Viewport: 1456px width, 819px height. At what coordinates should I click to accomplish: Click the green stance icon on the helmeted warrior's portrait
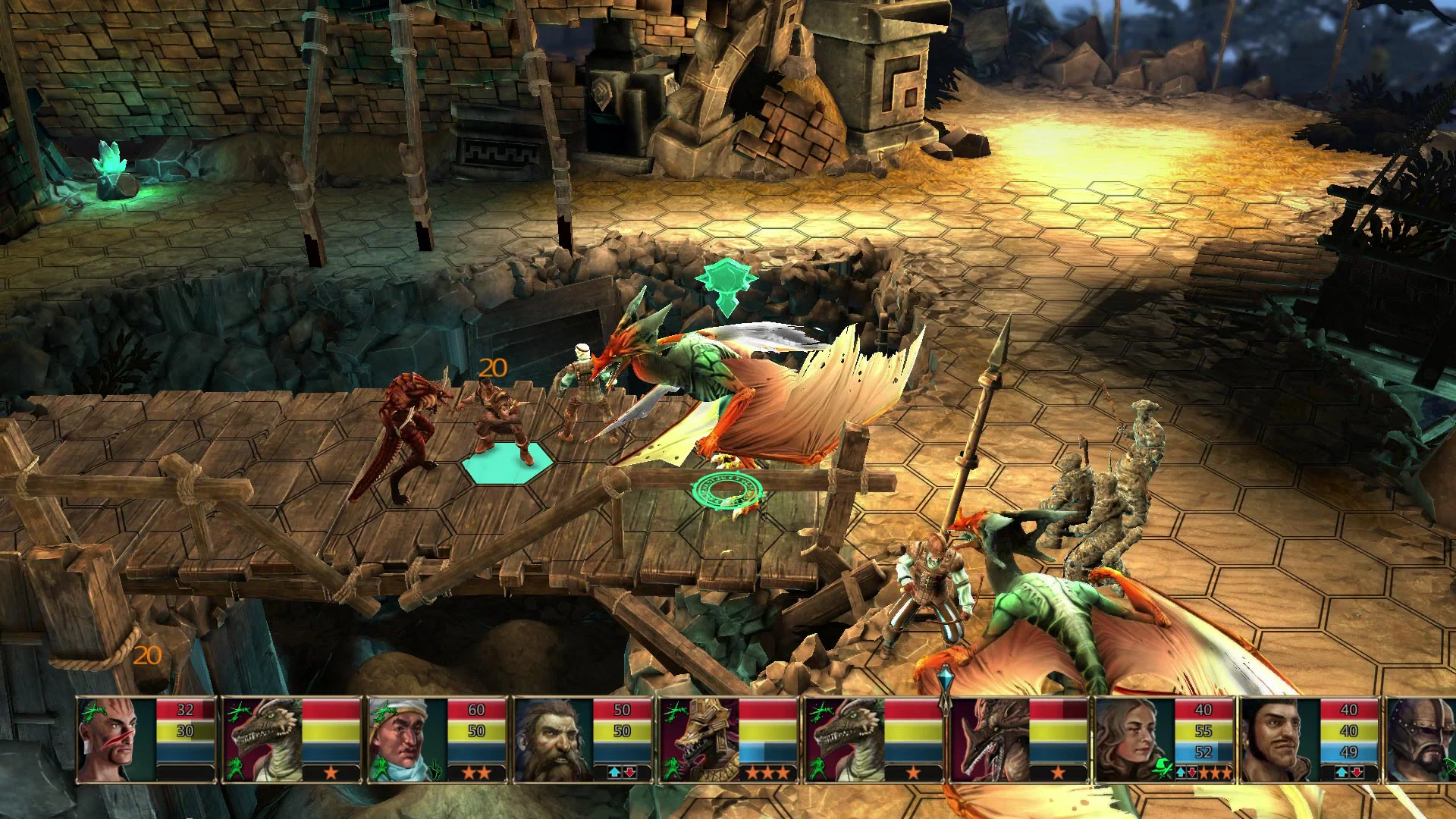[1448, 770]
